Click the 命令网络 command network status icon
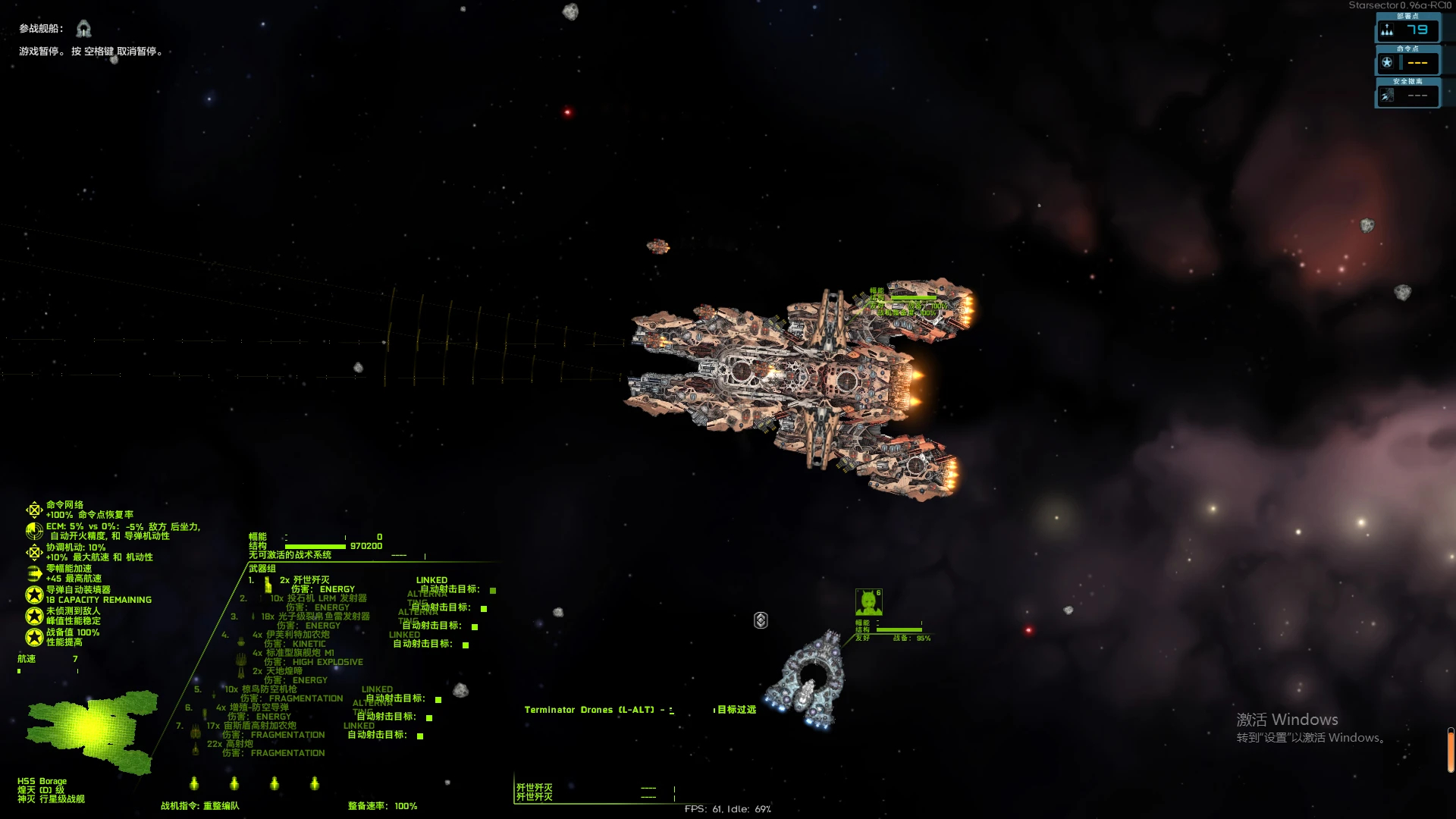 [x=34, y=510]
